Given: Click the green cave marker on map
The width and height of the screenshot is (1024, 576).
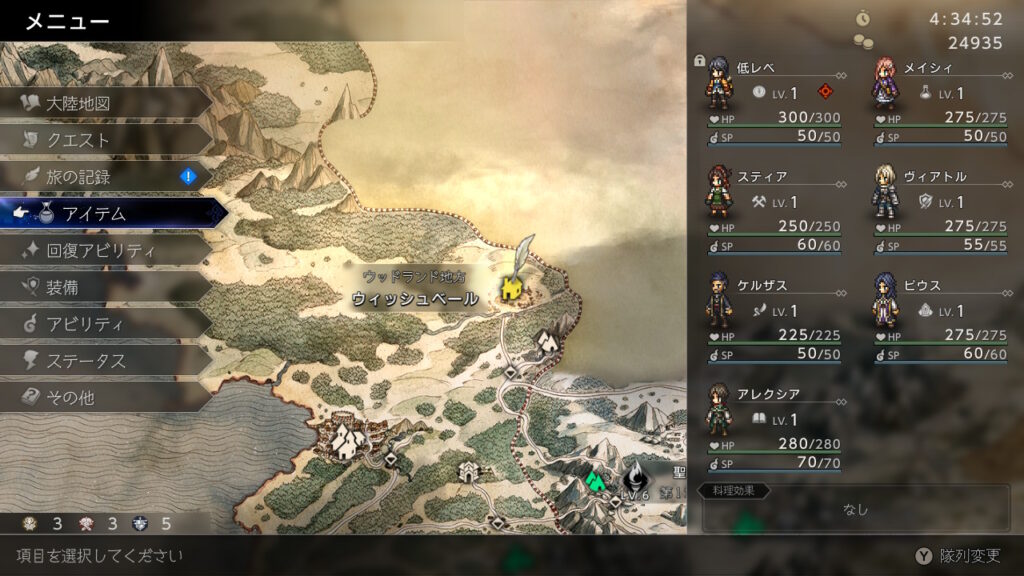Looking at the screenshot, I should (x=595, y=481).
